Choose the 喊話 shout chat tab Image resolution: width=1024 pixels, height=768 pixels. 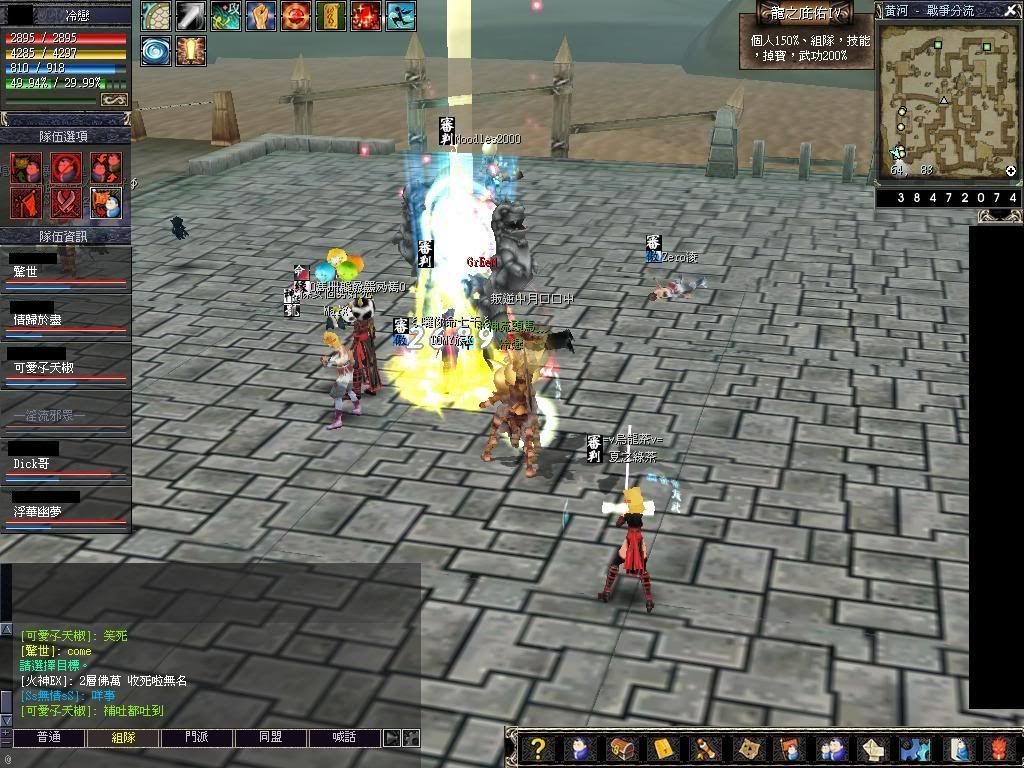tap(343, 738)
